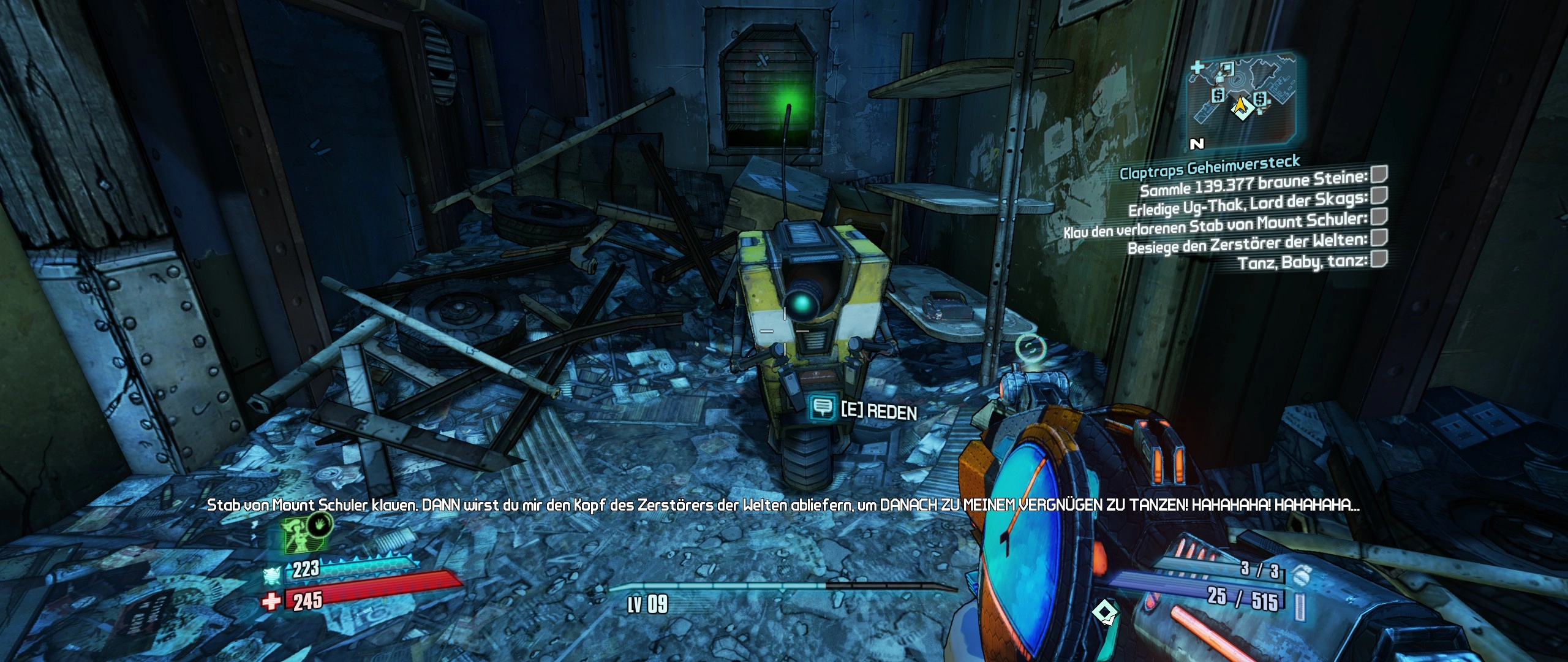Click the shield icon next to 223
This screenshot has height=662, width=1568.
coord(272,575)
